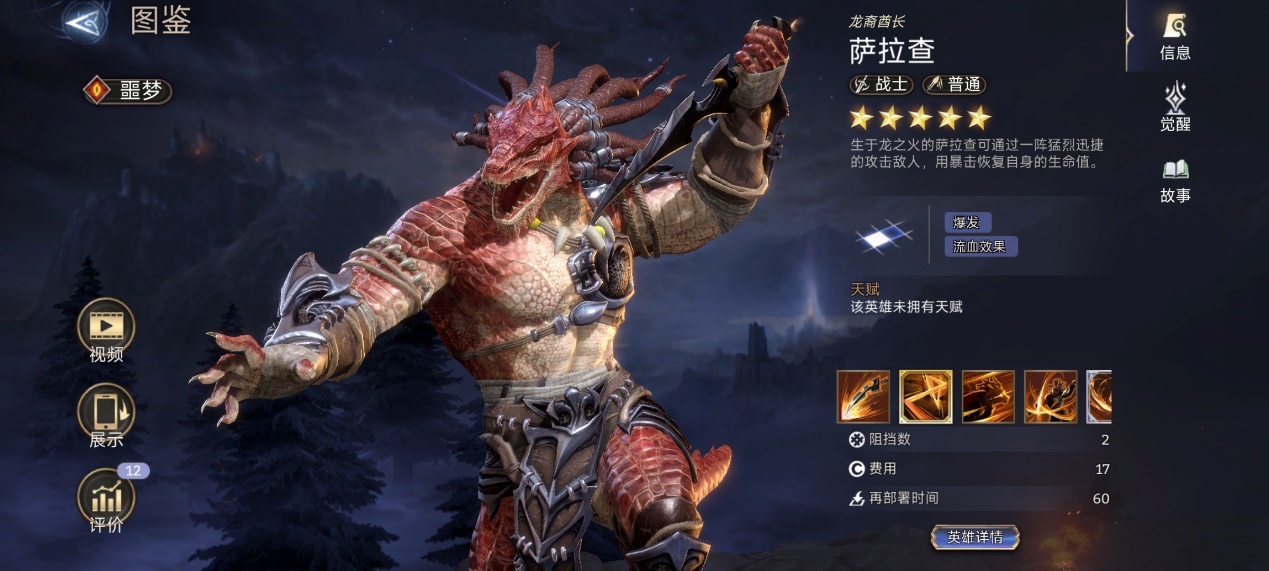View the attack range grid icon
Viewport: 1269px width, 571px height.
(884, 236)
